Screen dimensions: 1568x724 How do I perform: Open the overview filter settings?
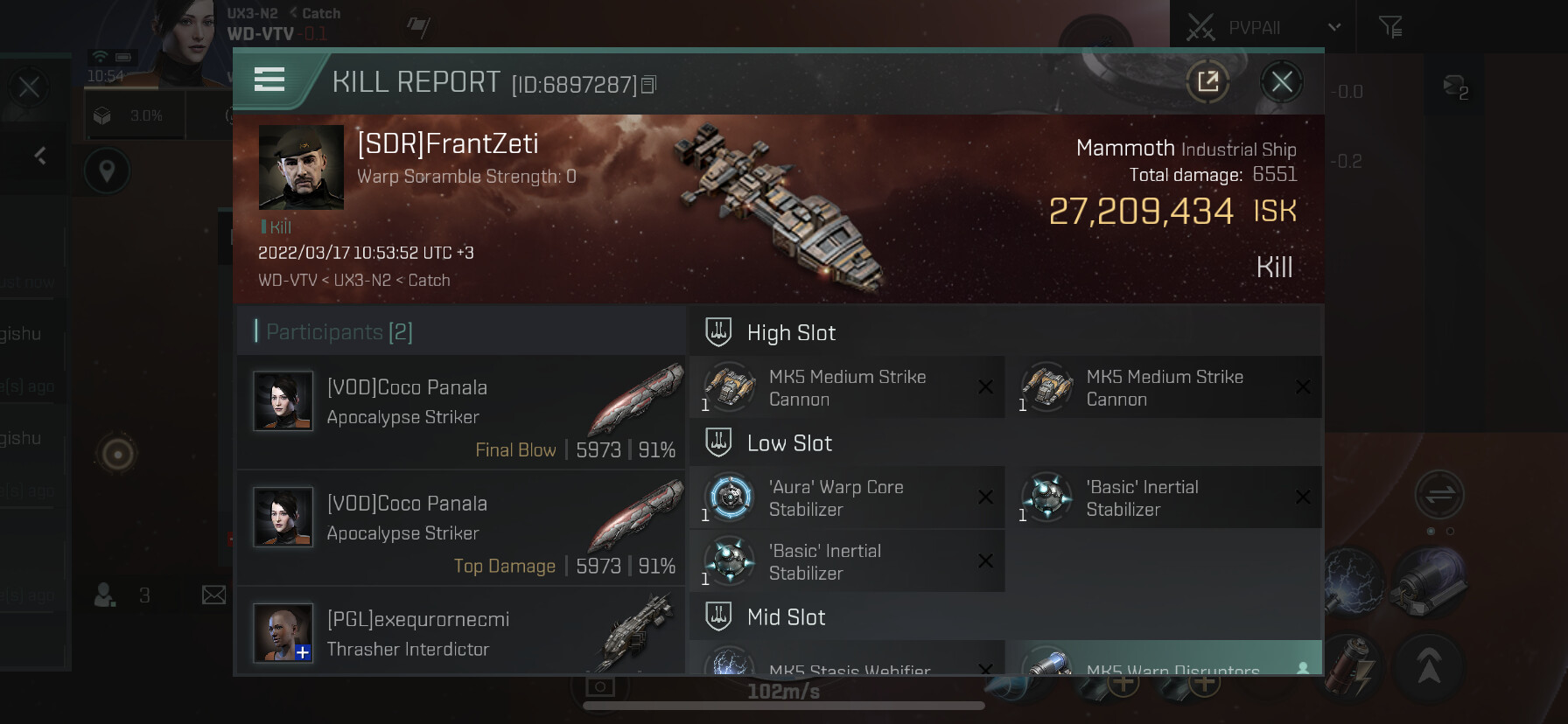pos(1389,28)
